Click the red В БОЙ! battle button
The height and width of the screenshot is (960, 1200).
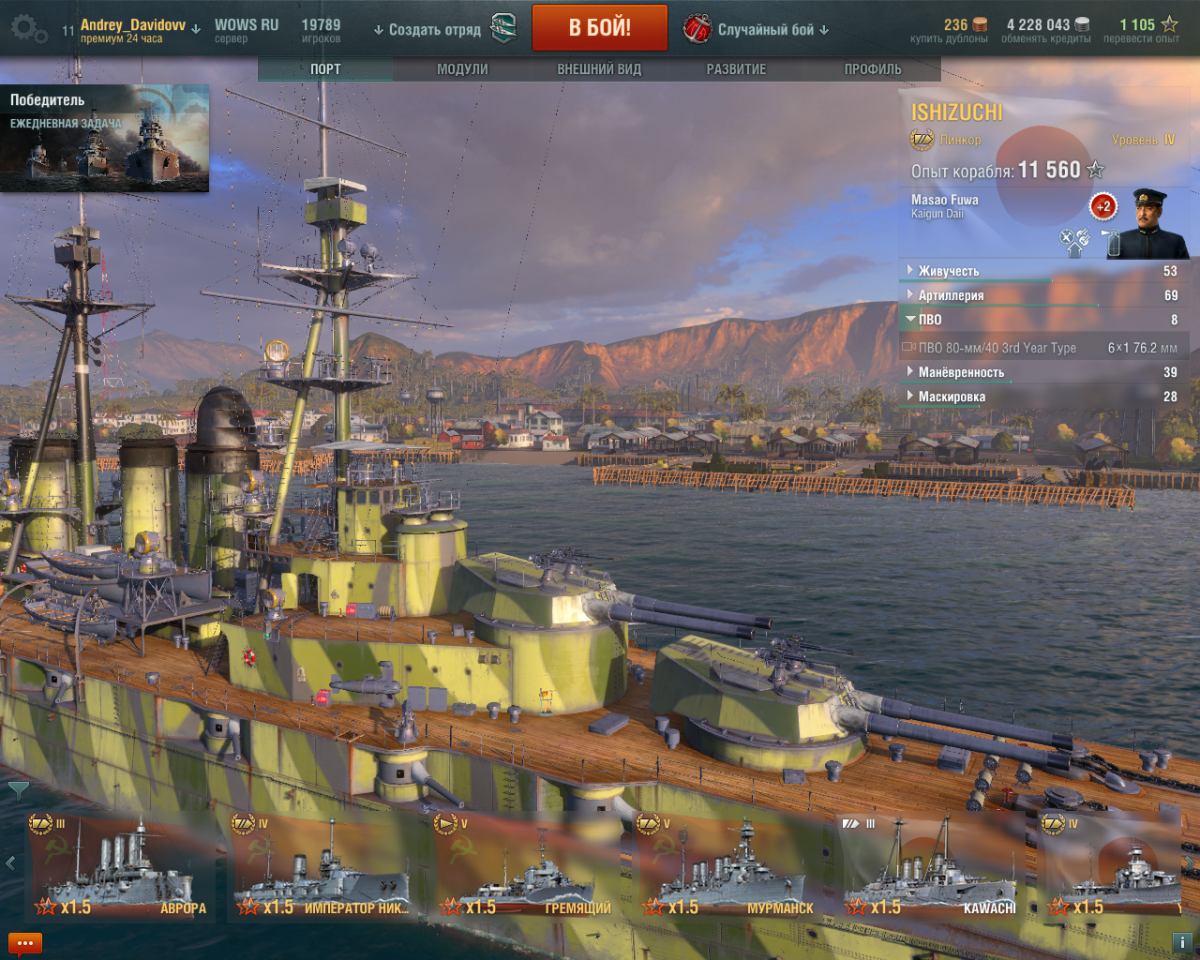point(599,27)
